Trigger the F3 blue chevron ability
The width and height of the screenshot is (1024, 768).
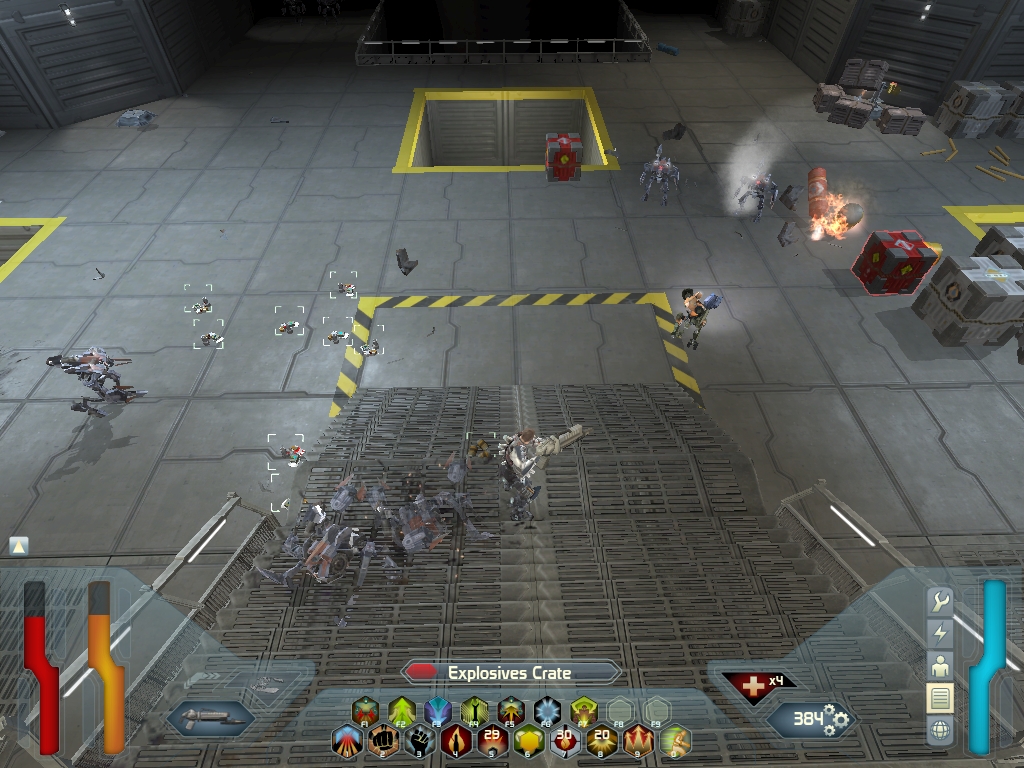pyautogui.click(x=438, y=711)
